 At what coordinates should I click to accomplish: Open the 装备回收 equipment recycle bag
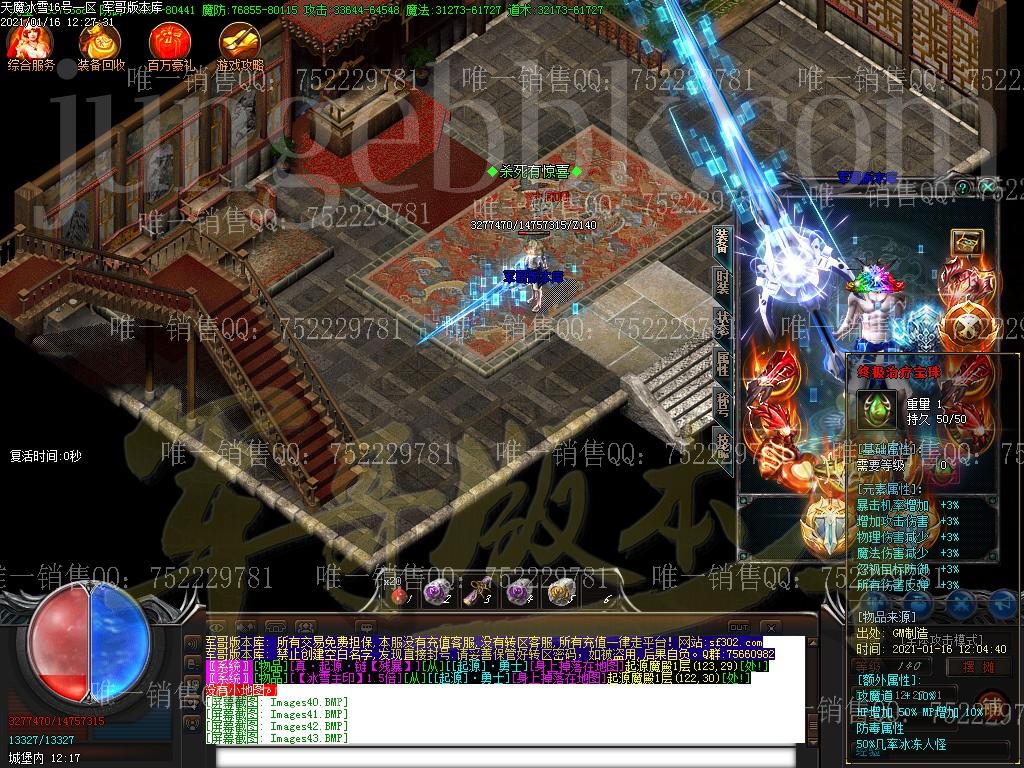coord(100,43)
